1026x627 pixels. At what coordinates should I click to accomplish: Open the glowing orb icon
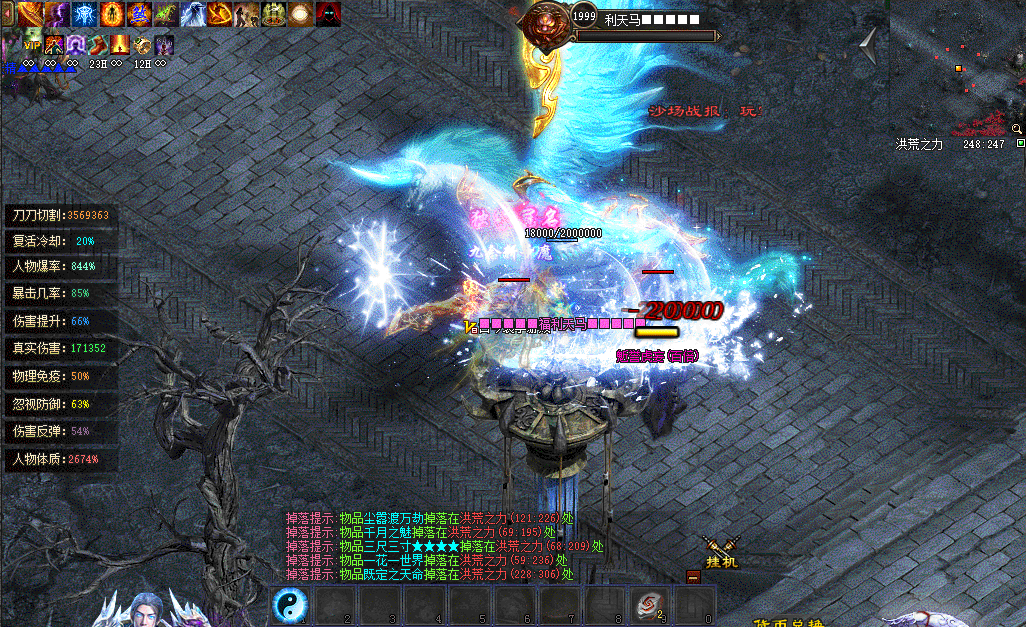(301, 14)
